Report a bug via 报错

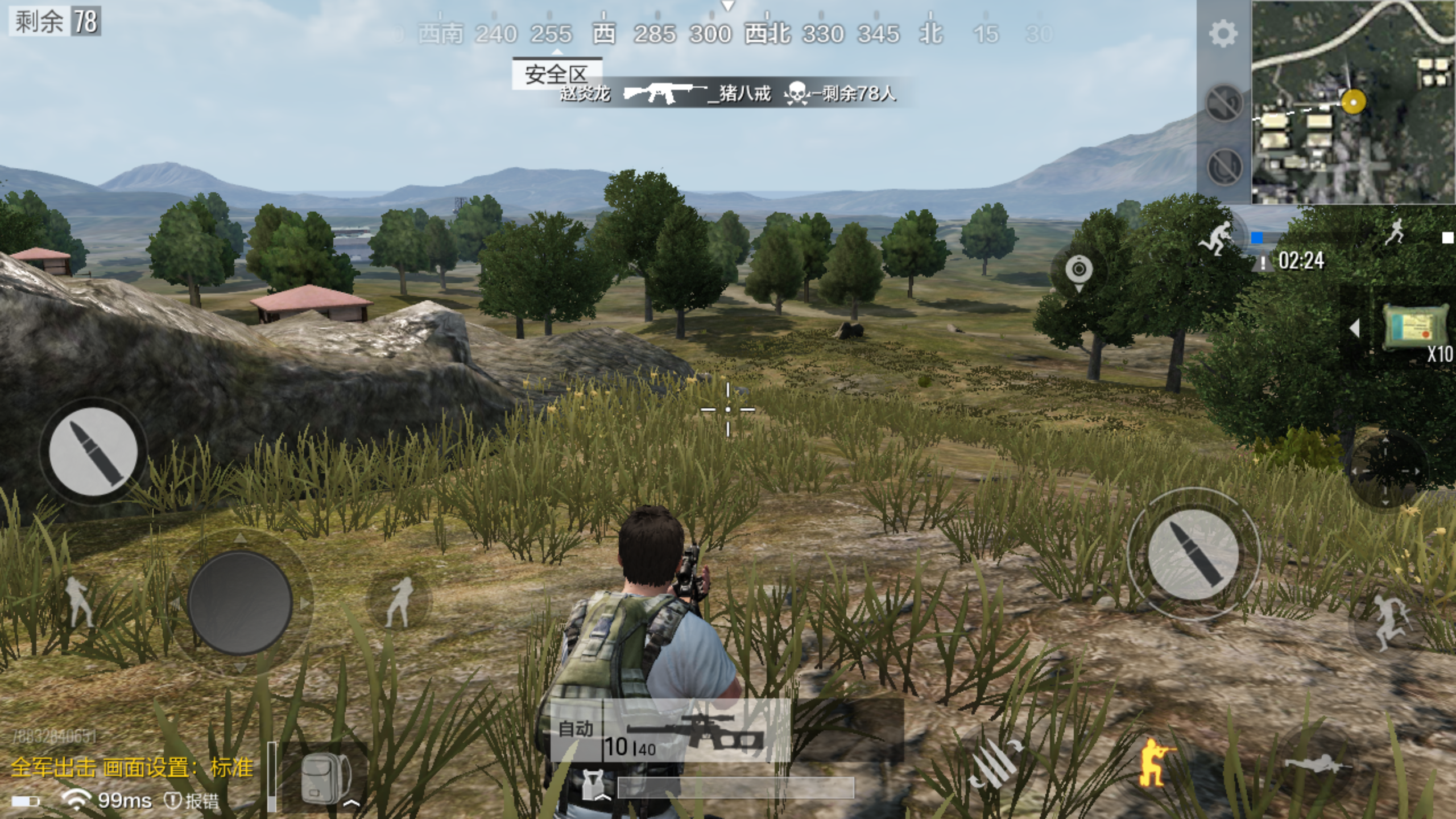coord(192,801)
